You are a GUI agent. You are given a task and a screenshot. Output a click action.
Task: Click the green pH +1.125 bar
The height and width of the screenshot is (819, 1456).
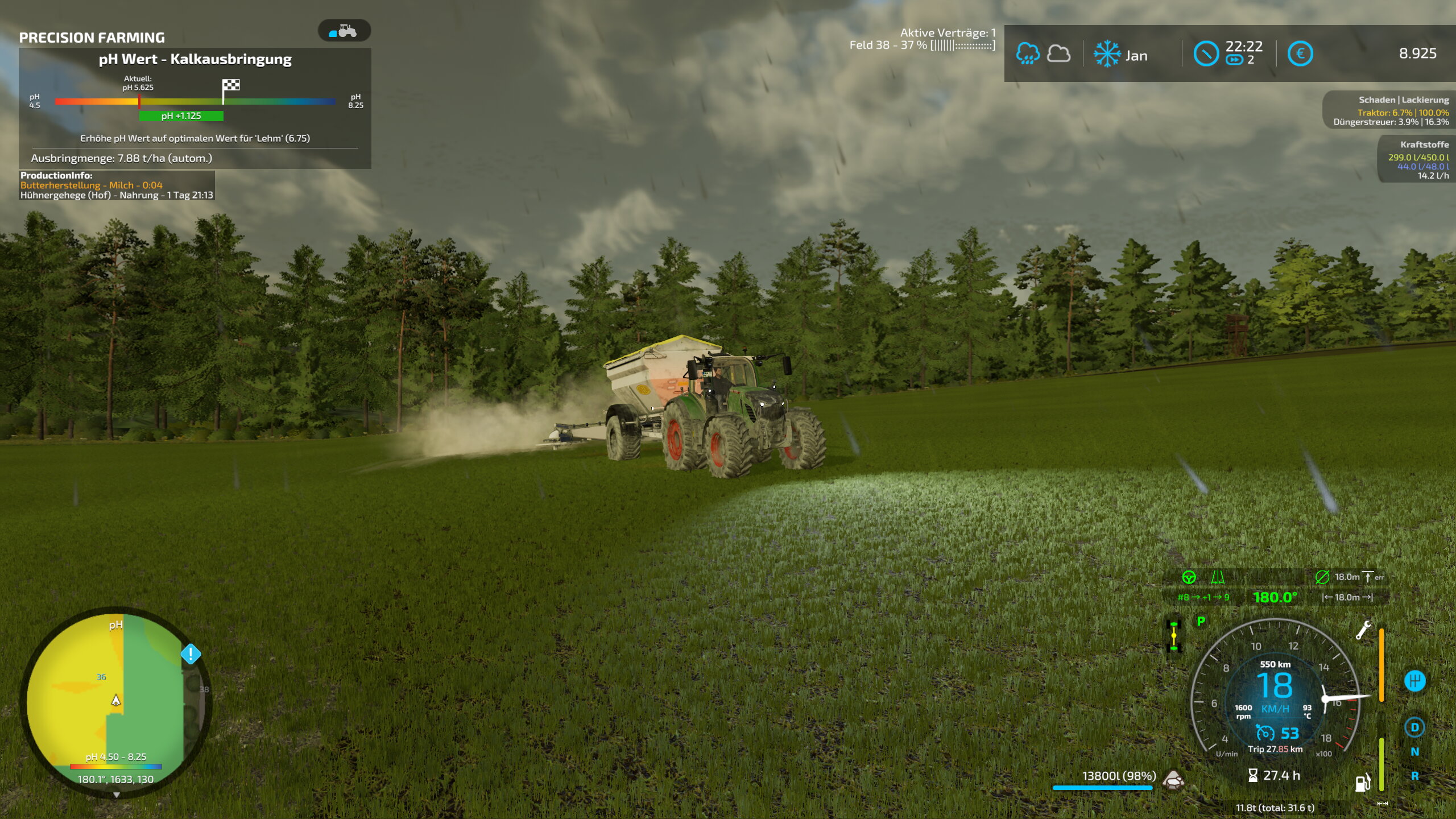(x=181, y=116)
